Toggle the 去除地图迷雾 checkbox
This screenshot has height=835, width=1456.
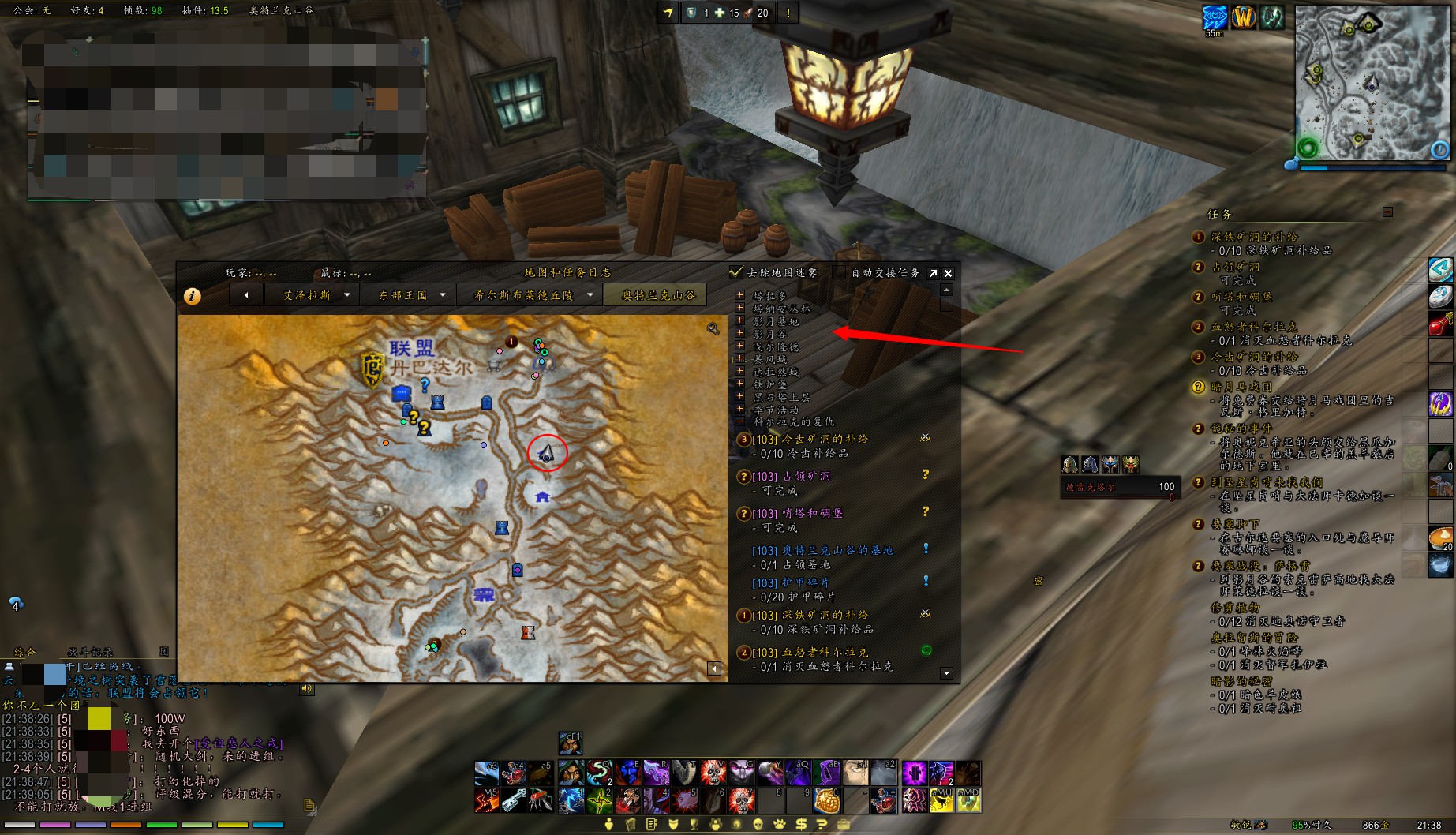(736, 272)
